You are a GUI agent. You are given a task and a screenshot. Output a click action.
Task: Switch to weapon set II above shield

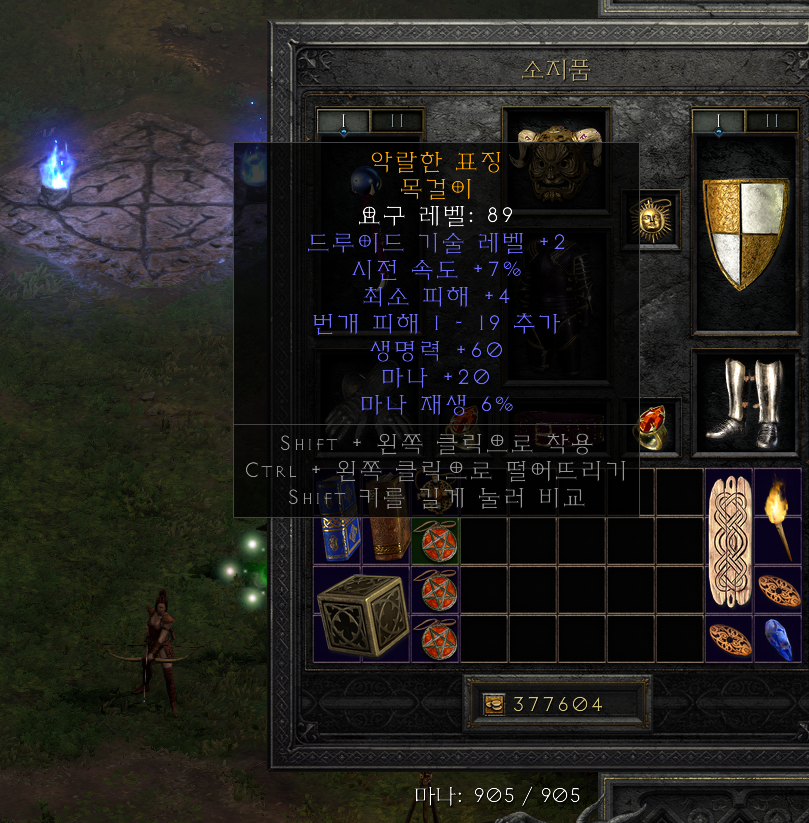(771, 121)
